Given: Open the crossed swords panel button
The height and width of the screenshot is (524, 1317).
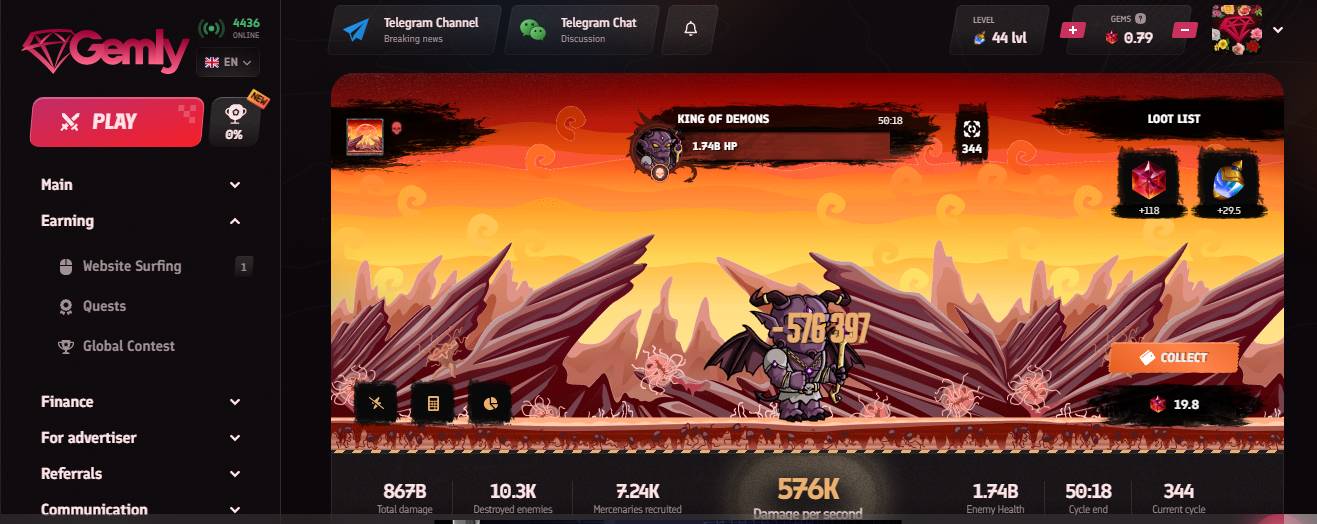Looking at the screenshot, I should pyautogui.click(x=376, y=403).
